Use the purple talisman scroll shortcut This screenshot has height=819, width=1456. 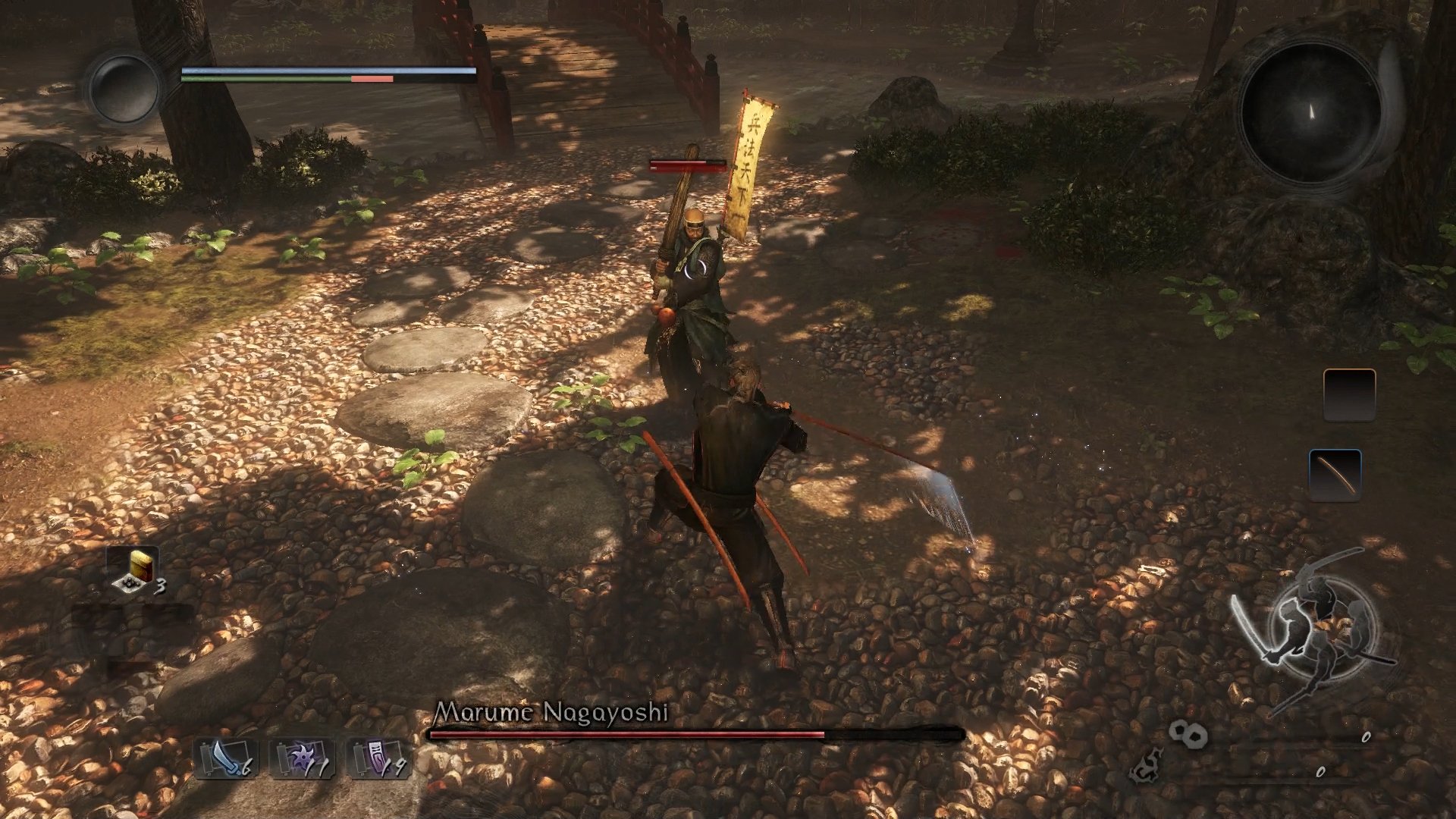(x=378, y=758)
